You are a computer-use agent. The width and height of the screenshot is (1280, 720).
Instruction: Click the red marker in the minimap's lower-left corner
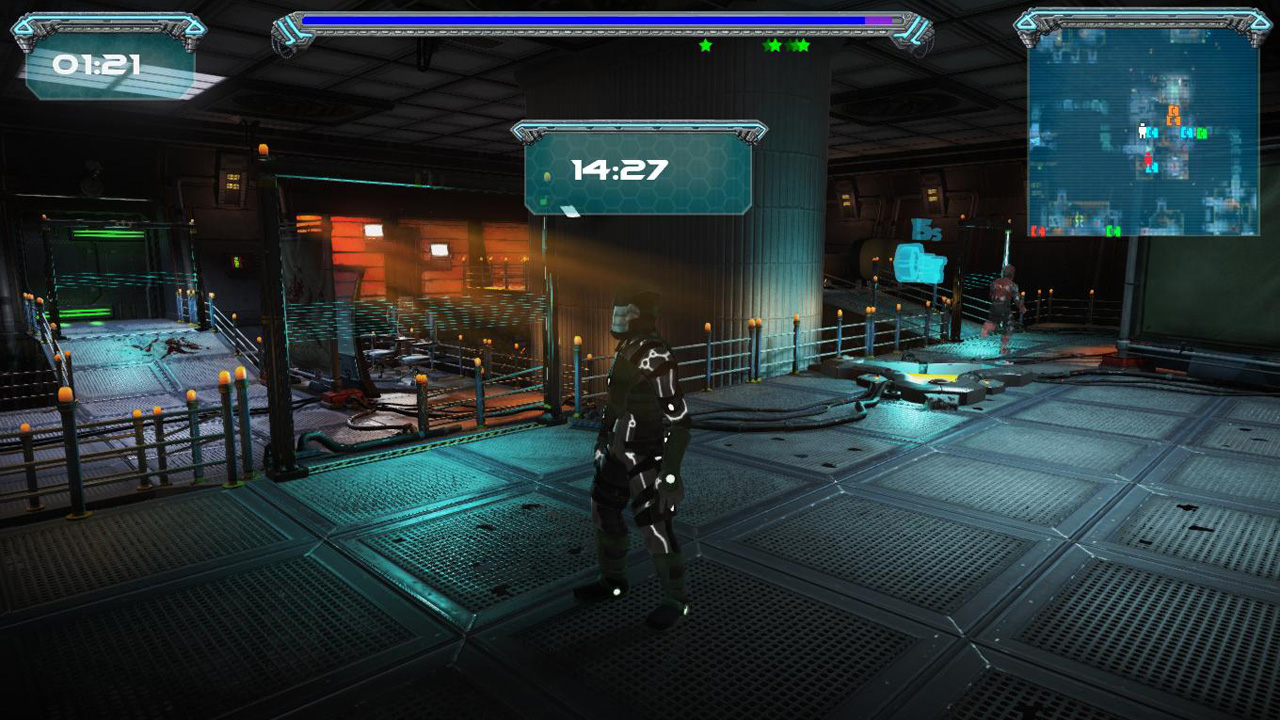1038,231
